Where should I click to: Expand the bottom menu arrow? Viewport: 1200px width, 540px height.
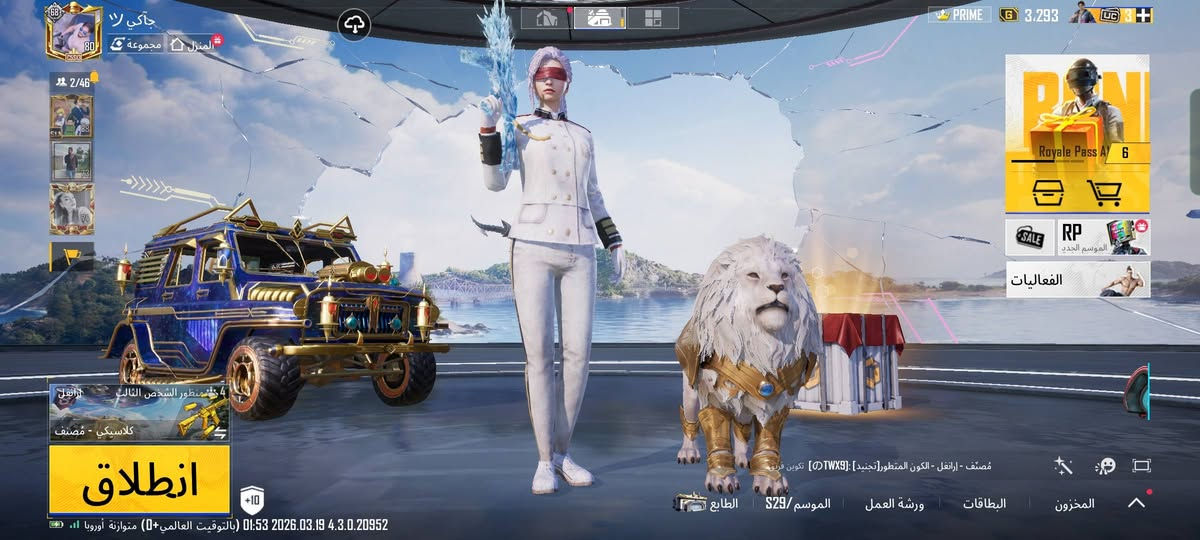point(1136,503)
